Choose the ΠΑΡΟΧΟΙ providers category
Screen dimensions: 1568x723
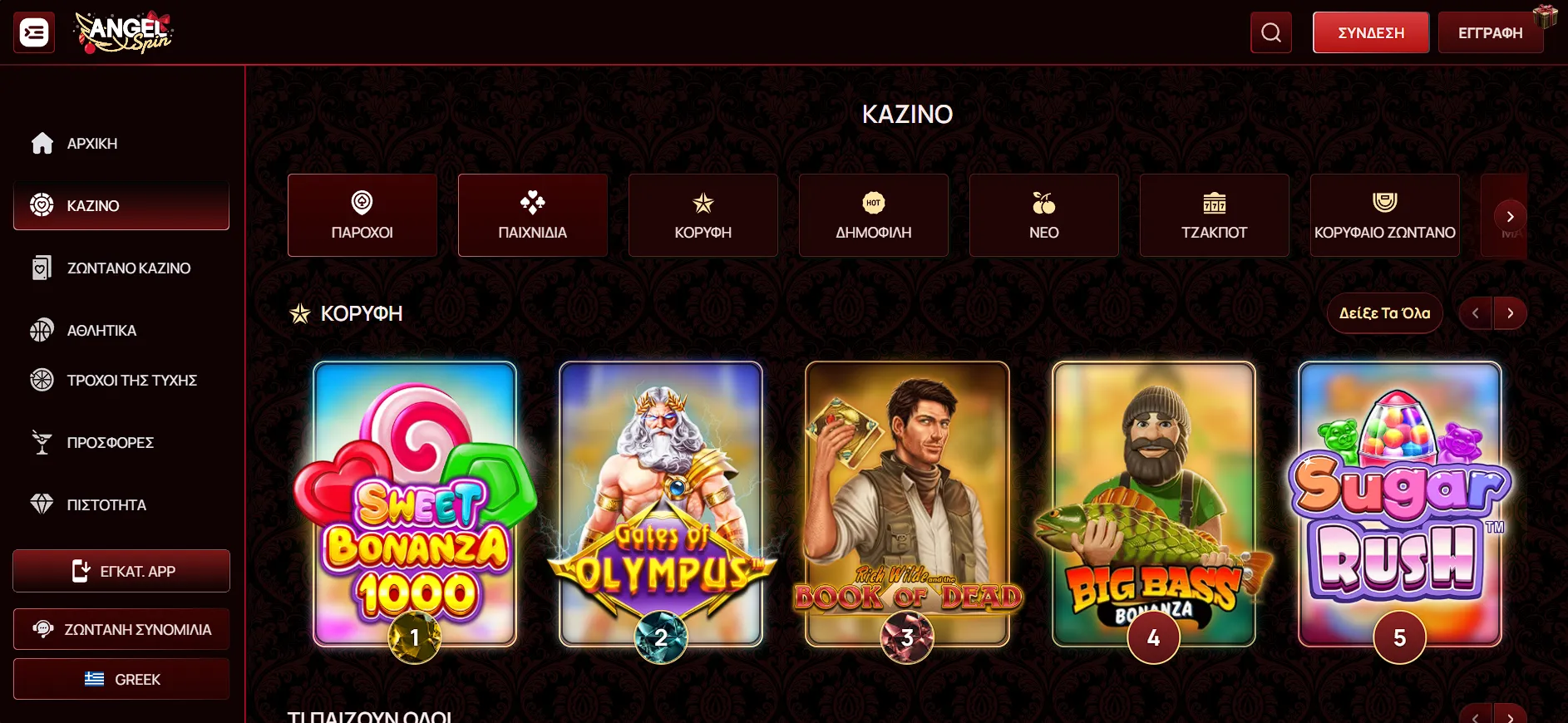point(362,215)
